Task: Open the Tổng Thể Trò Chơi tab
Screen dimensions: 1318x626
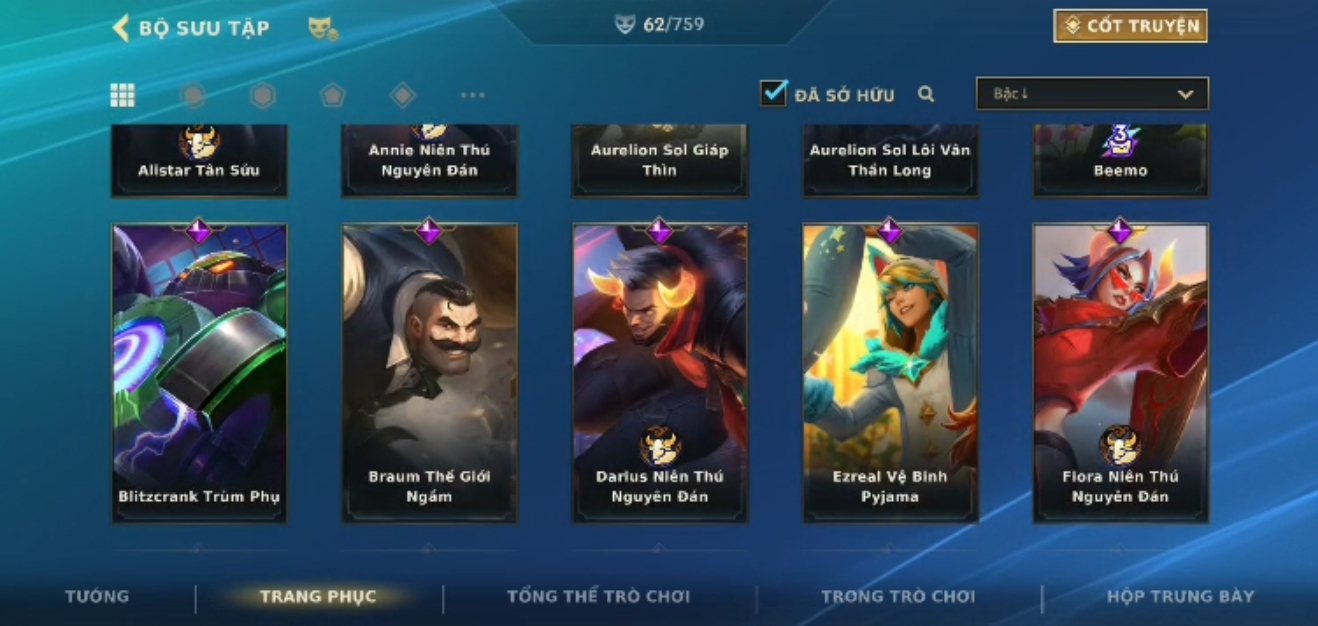Action: (598, 597)
